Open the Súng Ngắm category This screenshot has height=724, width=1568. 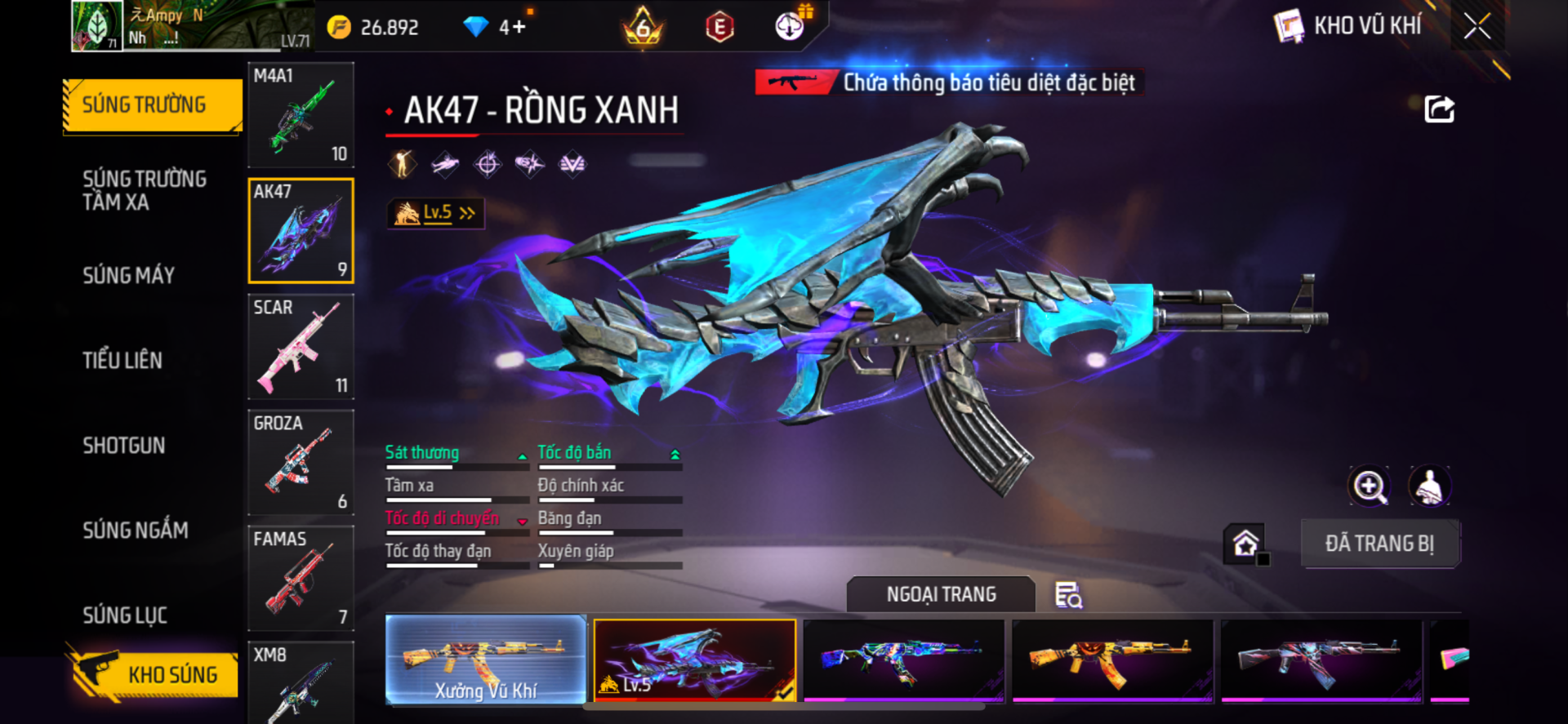pos(136,530)
